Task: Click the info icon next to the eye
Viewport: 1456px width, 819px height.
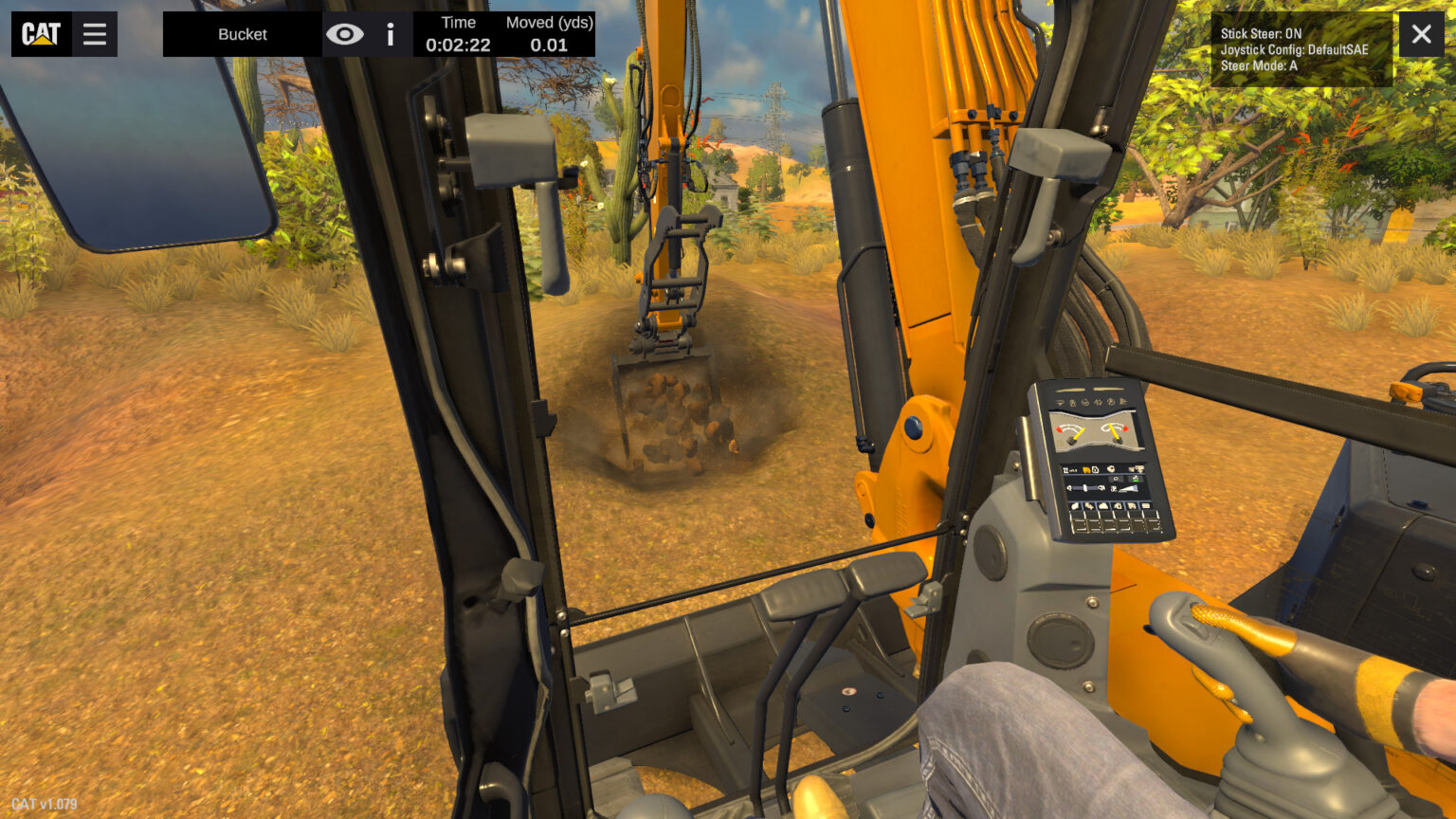Action: pyautogui.click(x=390, y=34)
